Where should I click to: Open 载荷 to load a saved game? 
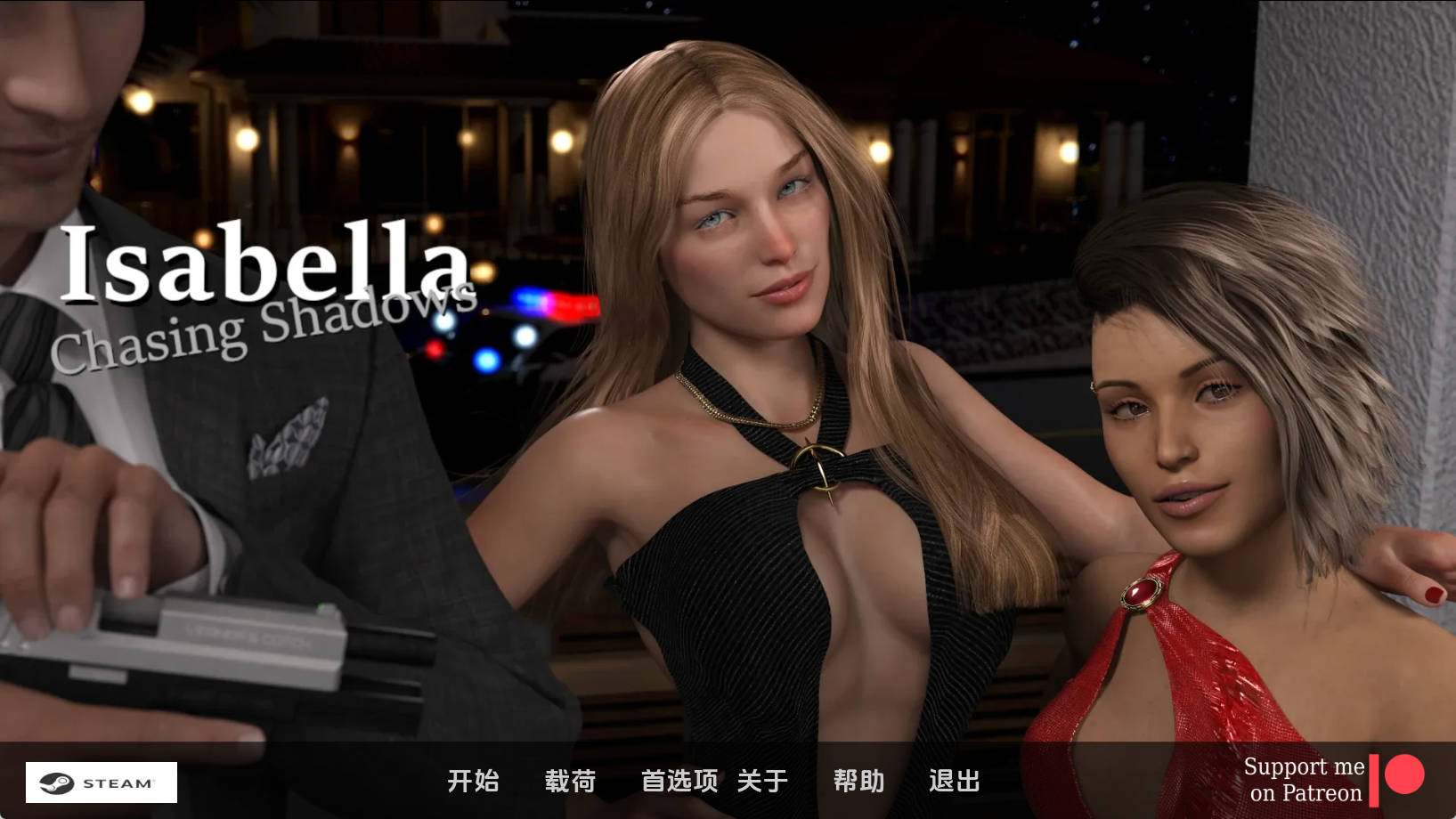[x=570, y=781]
